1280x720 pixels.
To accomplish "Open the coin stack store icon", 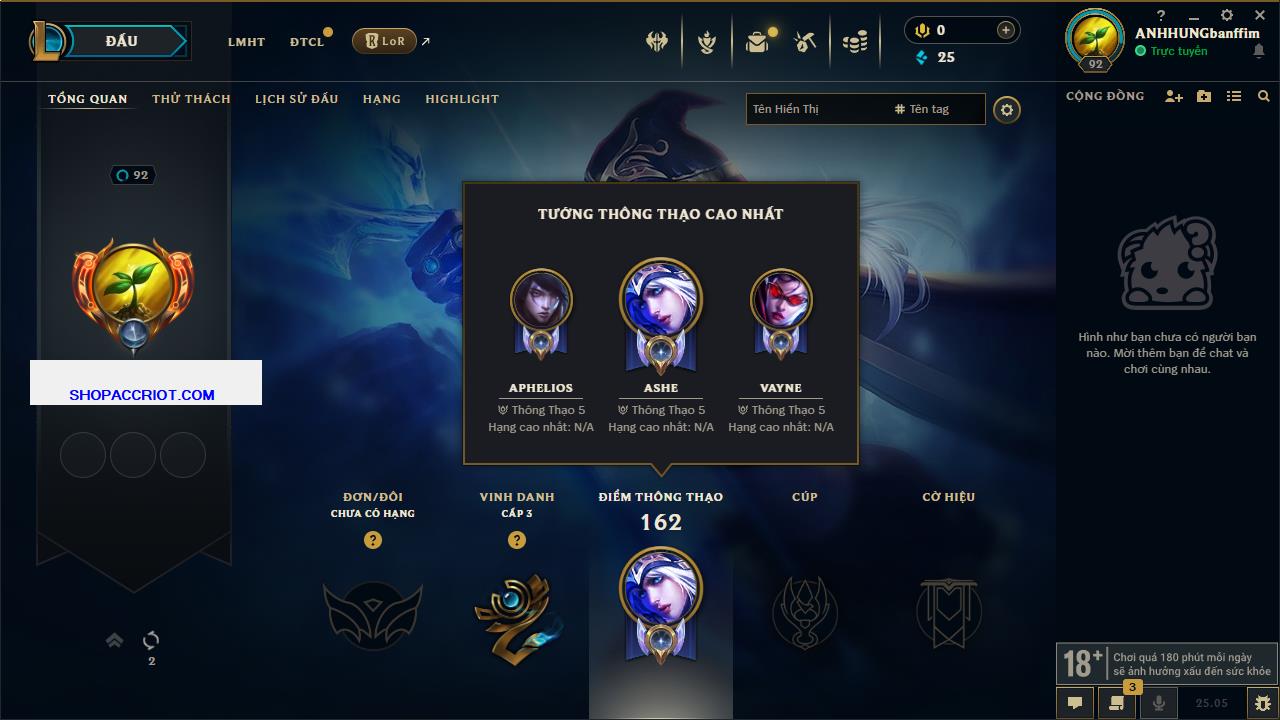I will [x=854, y=42].
